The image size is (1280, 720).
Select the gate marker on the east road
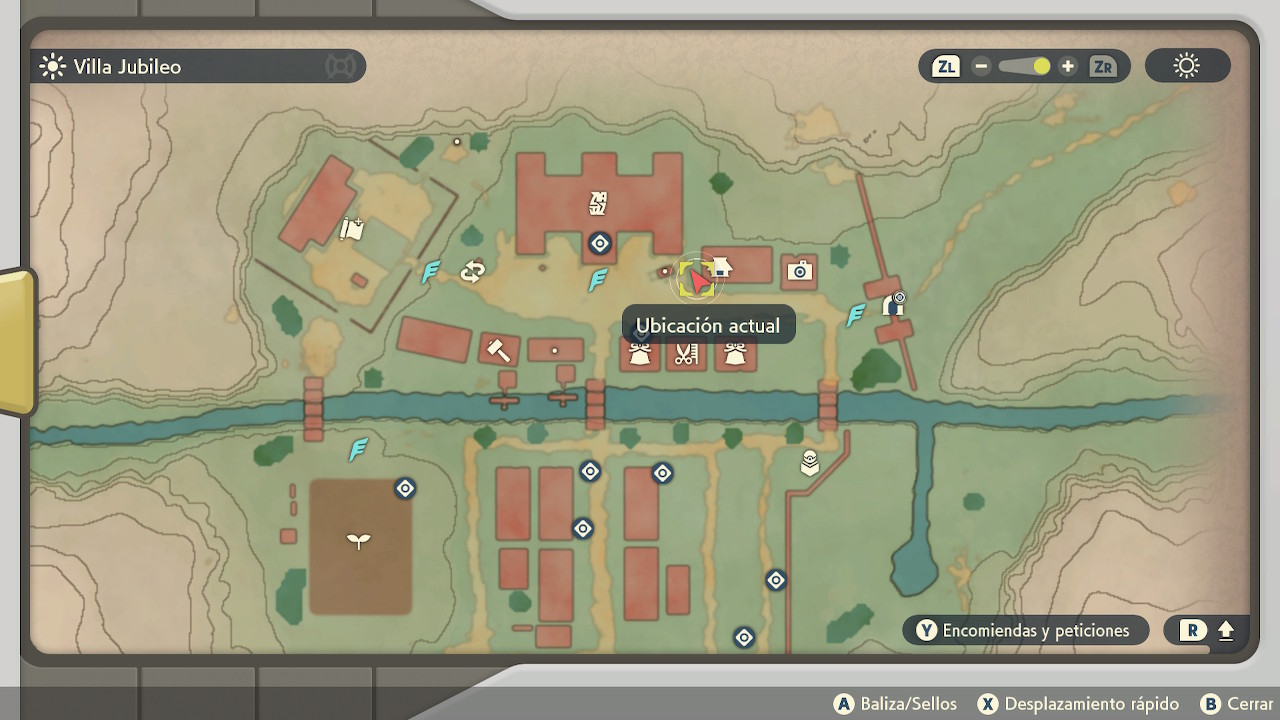coord(893,304)
